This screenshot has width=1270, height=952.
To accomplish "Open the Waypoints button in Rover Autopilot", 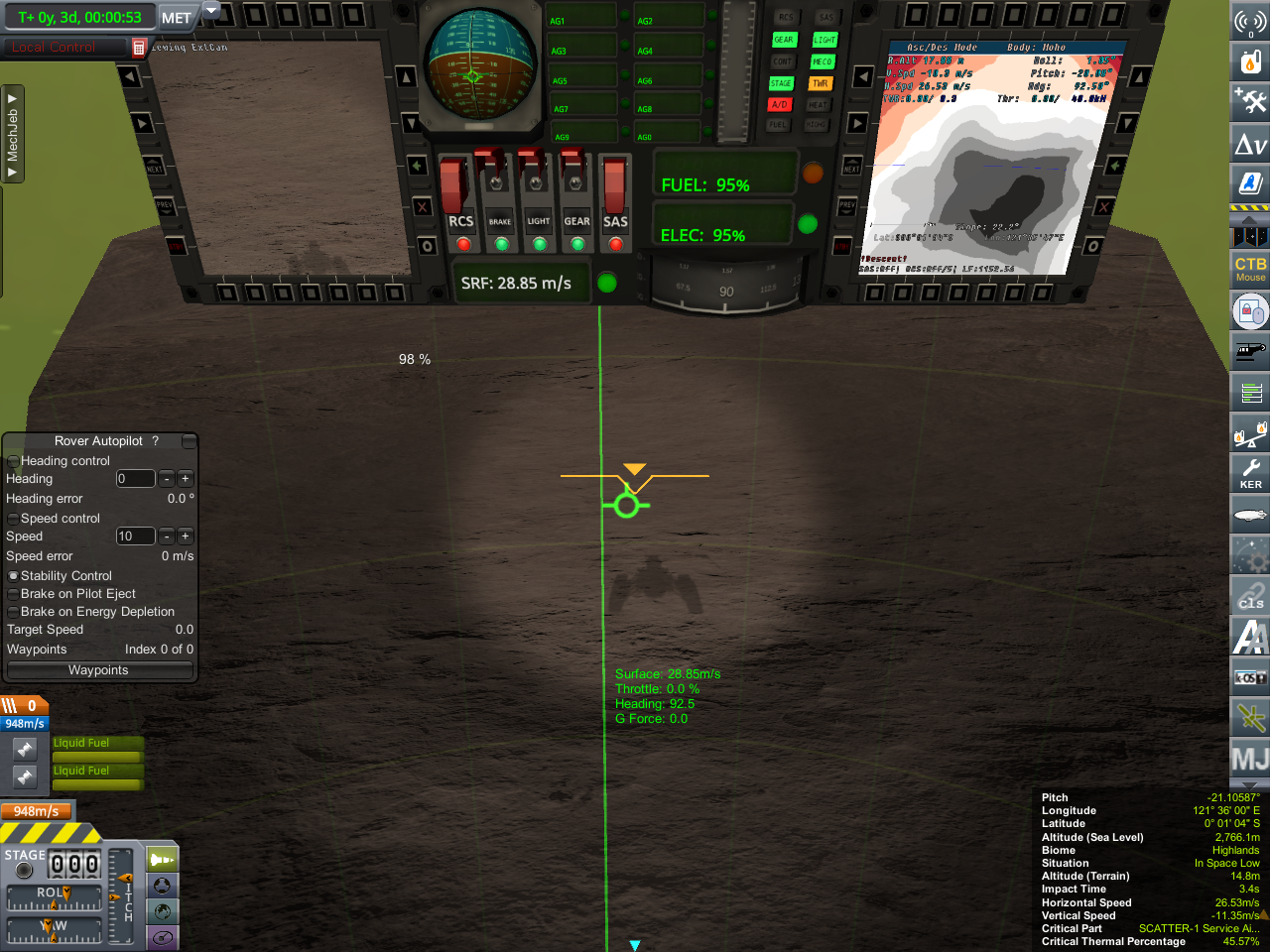I will coord(98,670).
